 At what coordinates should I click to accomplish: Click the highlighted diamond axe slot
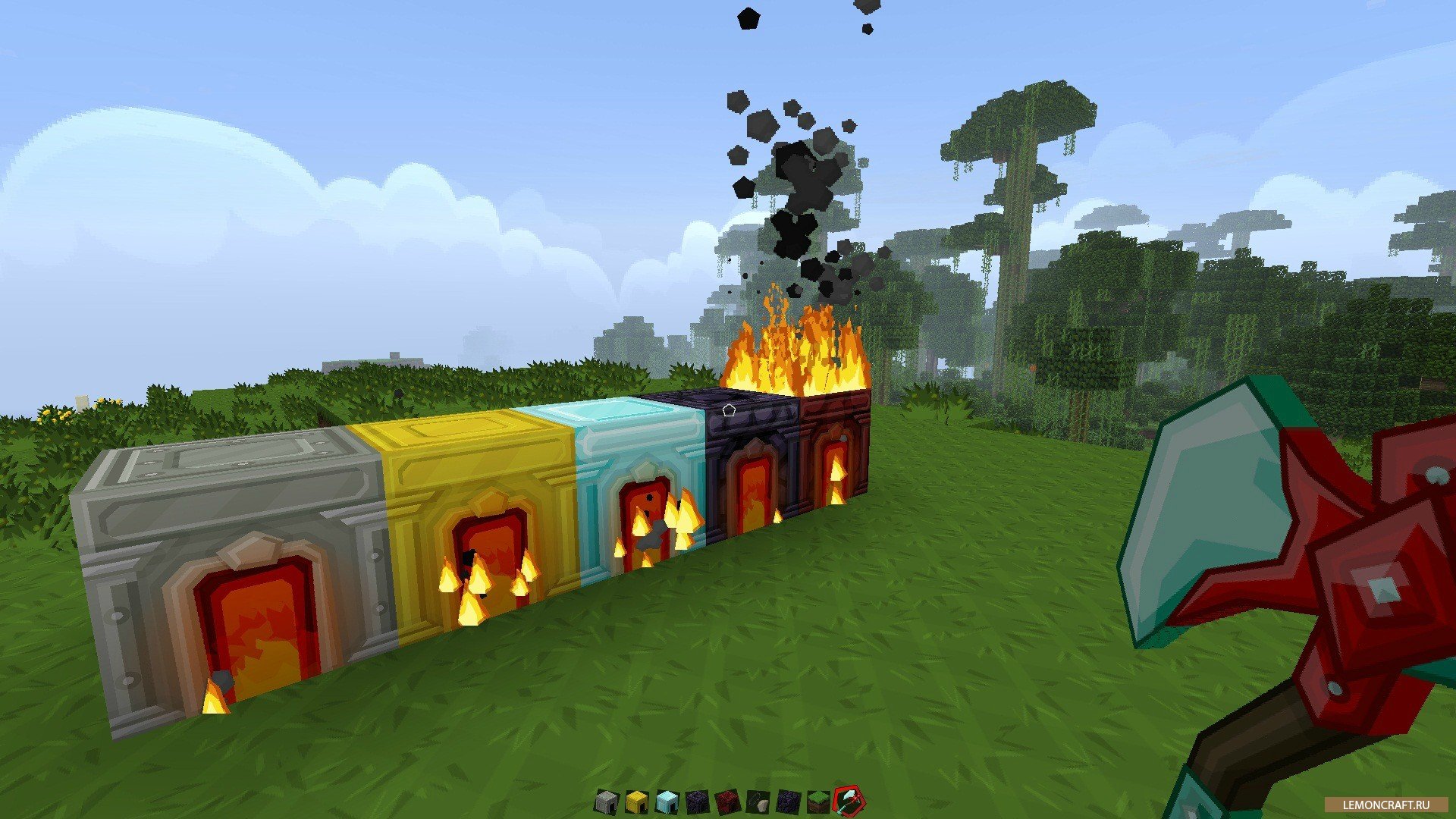tap(848, 800)
